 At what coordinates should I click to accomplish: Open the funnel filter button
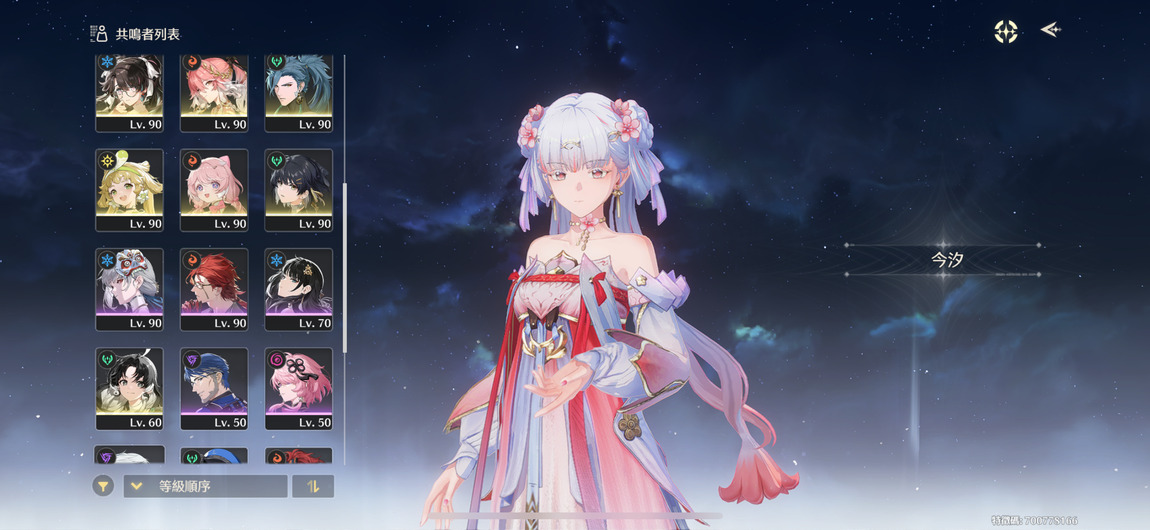[103, 486]
